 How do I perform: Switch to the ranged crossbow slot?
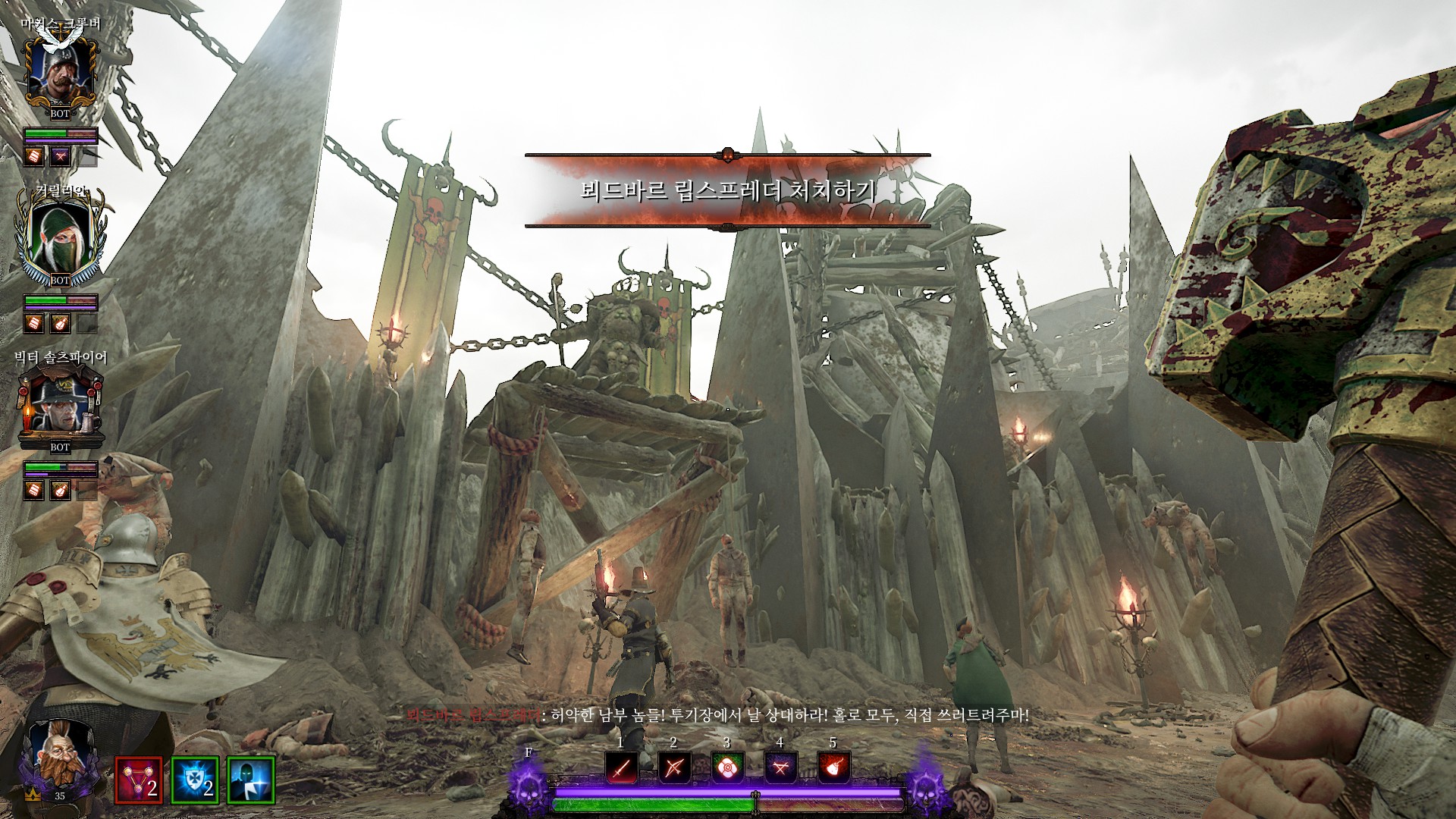tap(674, 768)
